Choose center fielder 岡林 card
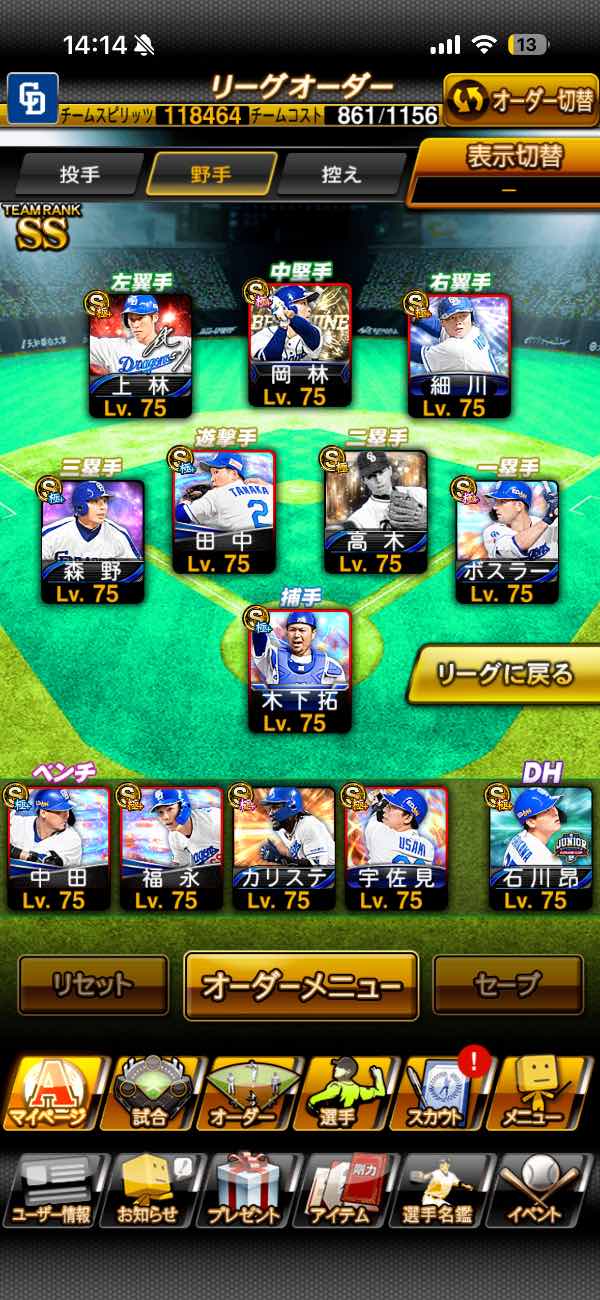Viewport: 600px width, 1300px height. [300, 345]
